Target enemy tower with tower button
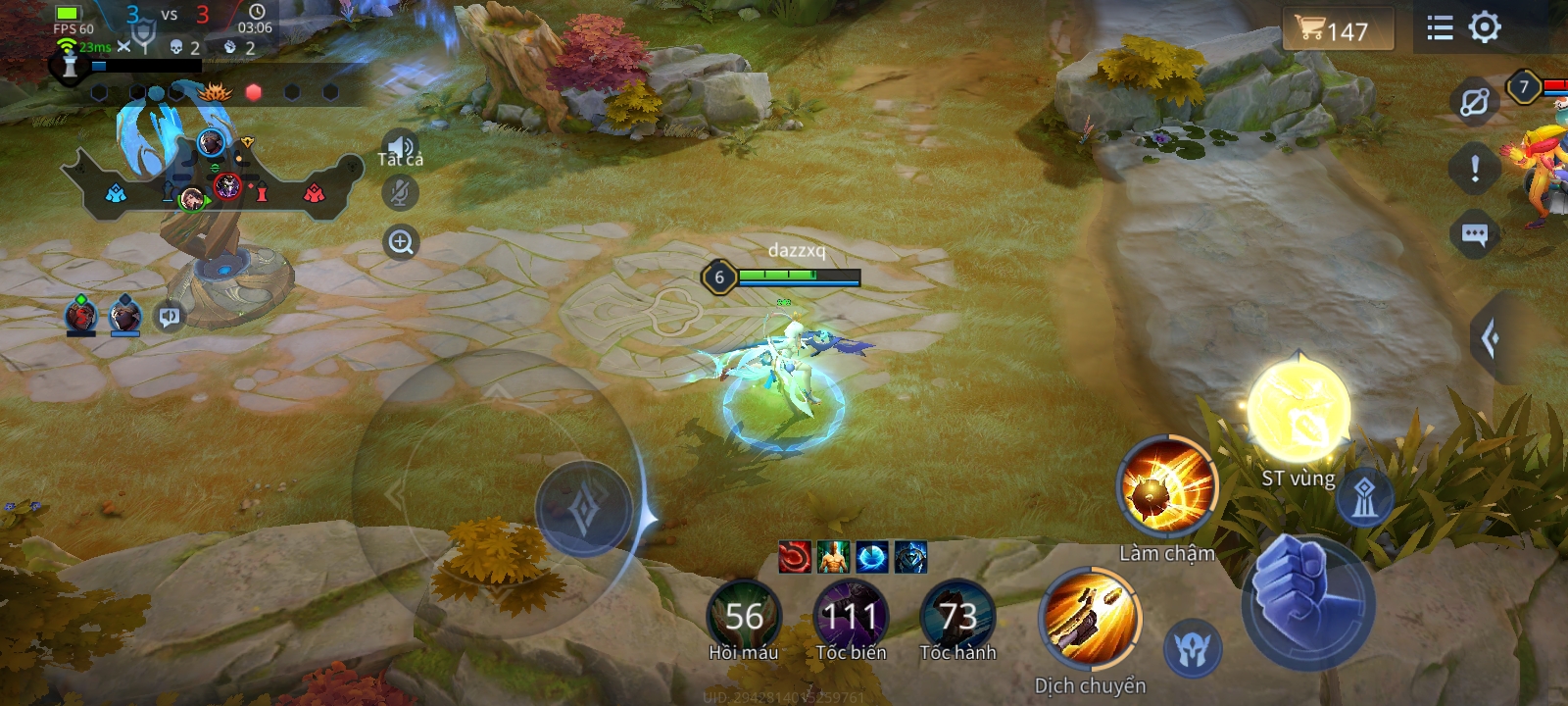The height and width of the screenshot is (706, 1568). 1364,497
